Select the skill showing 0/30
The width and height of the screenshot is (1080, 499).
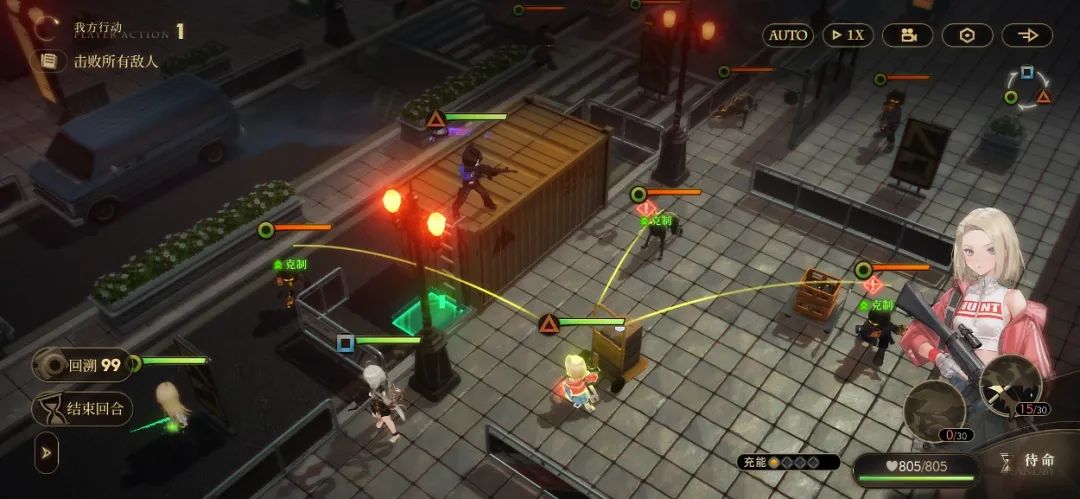[x=934, y=408]
